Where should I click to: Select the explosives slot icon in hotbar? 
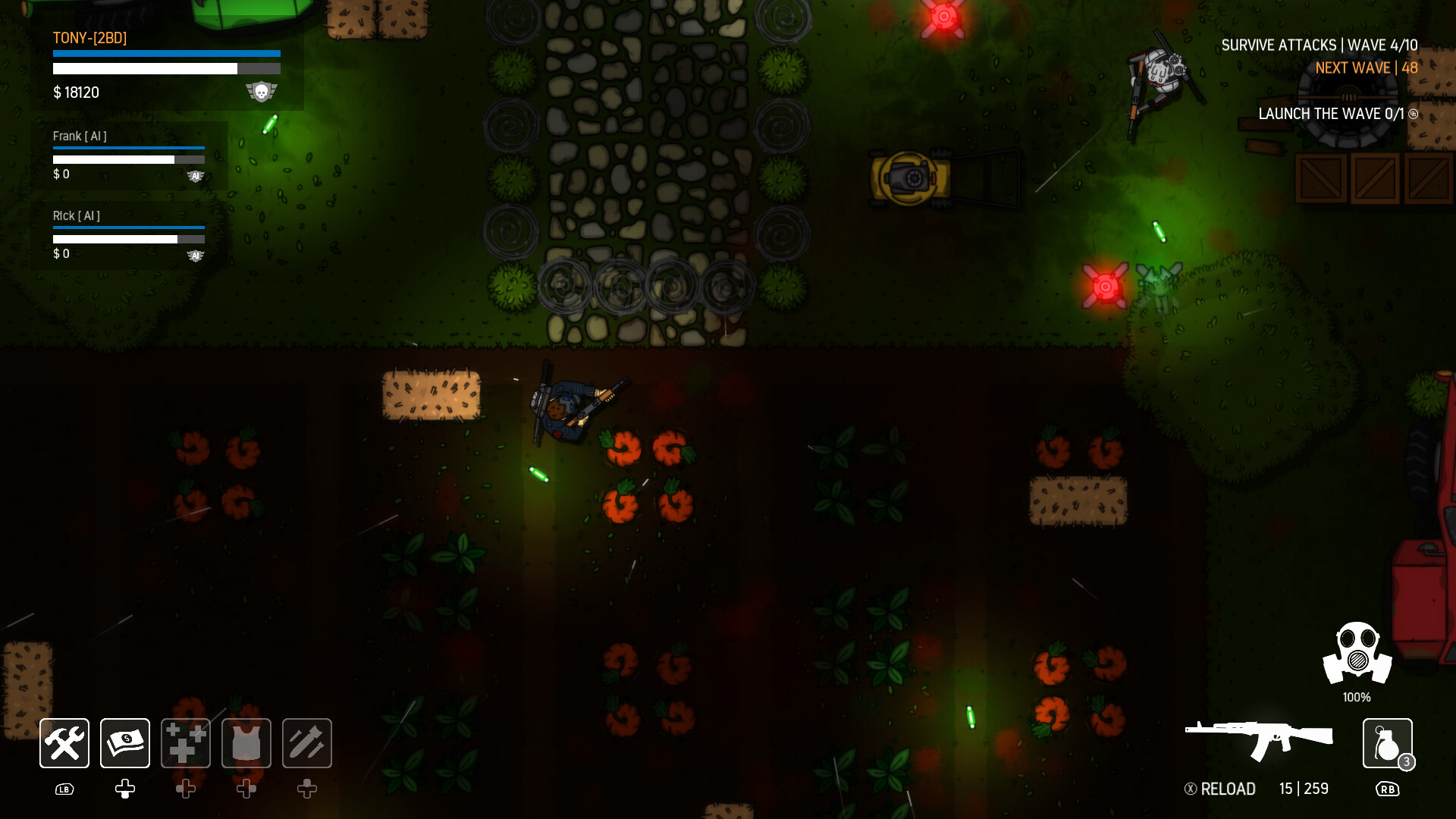pos(307,743)
